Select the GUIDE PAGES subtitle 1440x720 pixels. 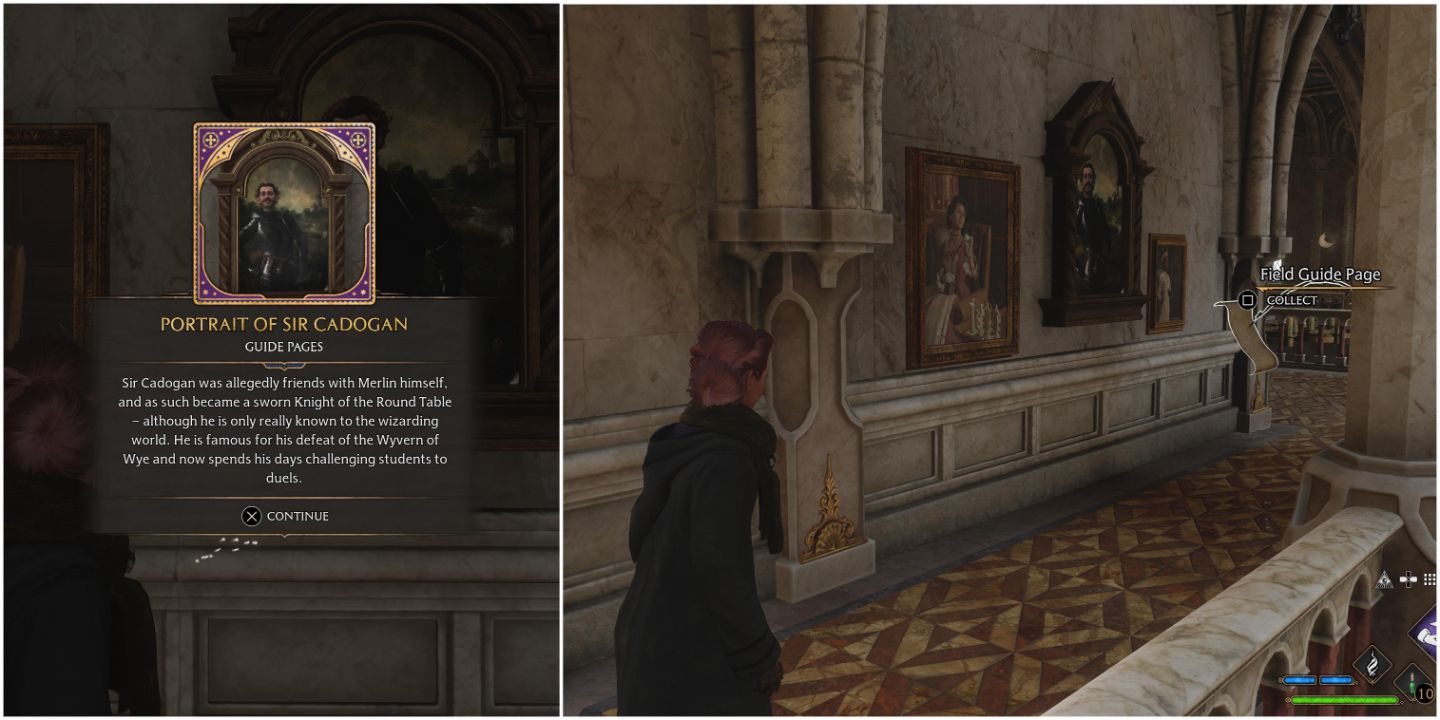pyautogui.click(x=283, y=346)
